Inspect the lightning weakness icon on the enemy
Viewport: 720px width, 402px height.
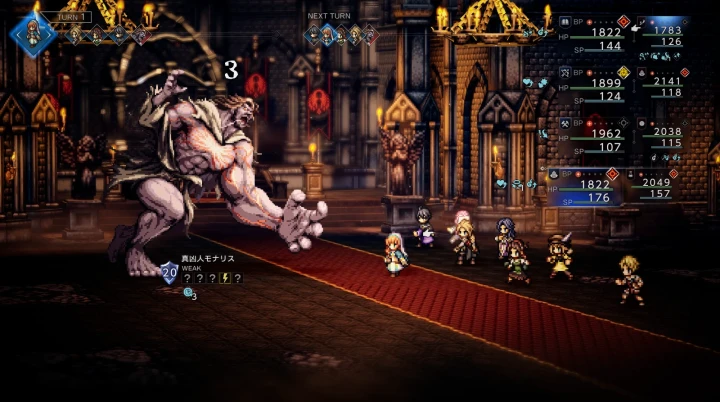point(225,278)
